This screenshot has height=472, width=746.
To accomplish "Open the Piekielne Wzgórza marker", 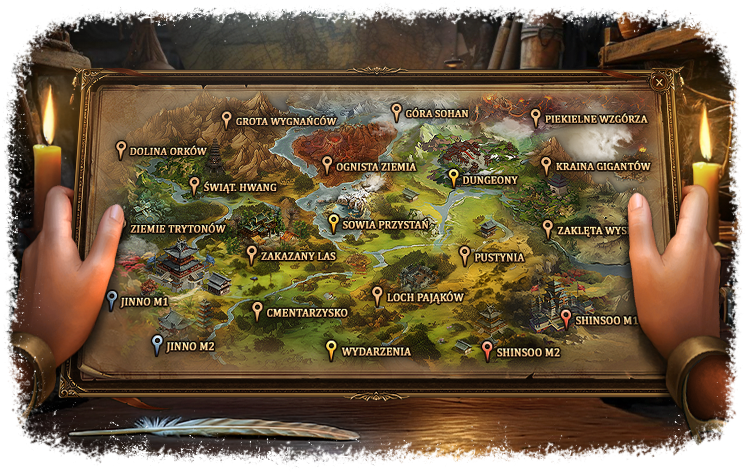I will (x=535, y=117).
